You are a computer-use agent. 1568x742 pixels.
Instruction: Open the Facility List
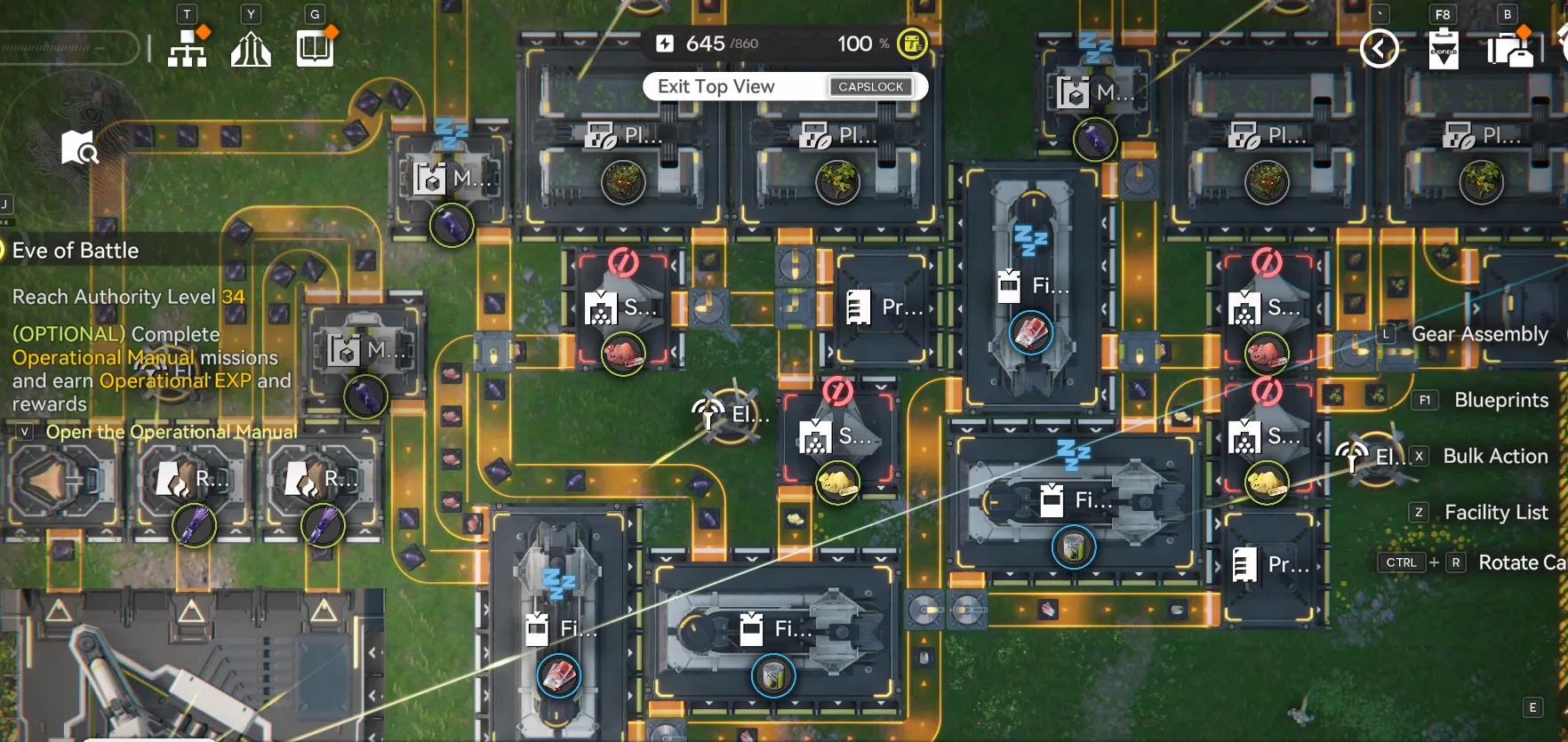coord(1495,512)
